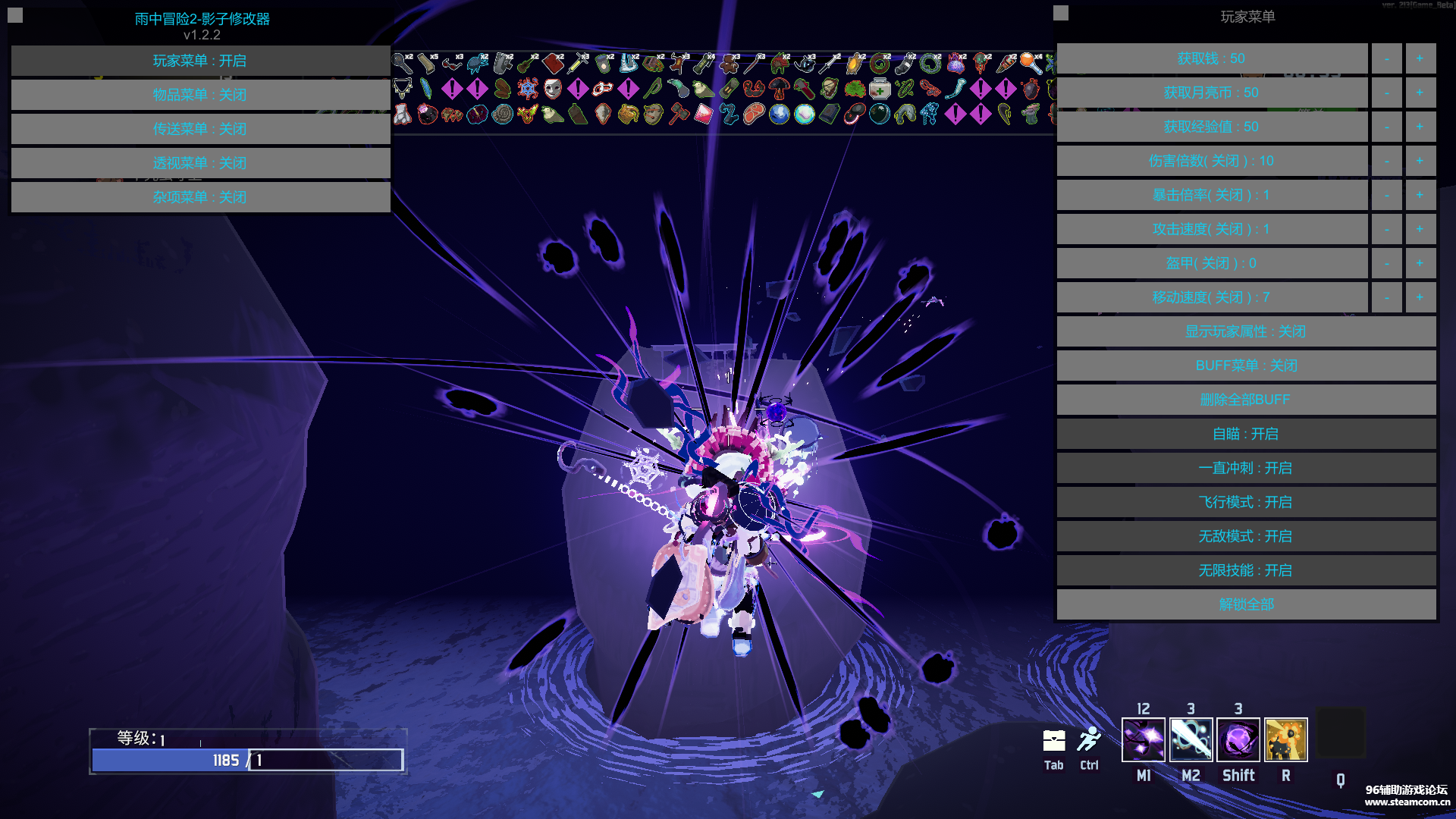
Task: Open the BUFF菜单
Action: click(x=1246, y=366)
